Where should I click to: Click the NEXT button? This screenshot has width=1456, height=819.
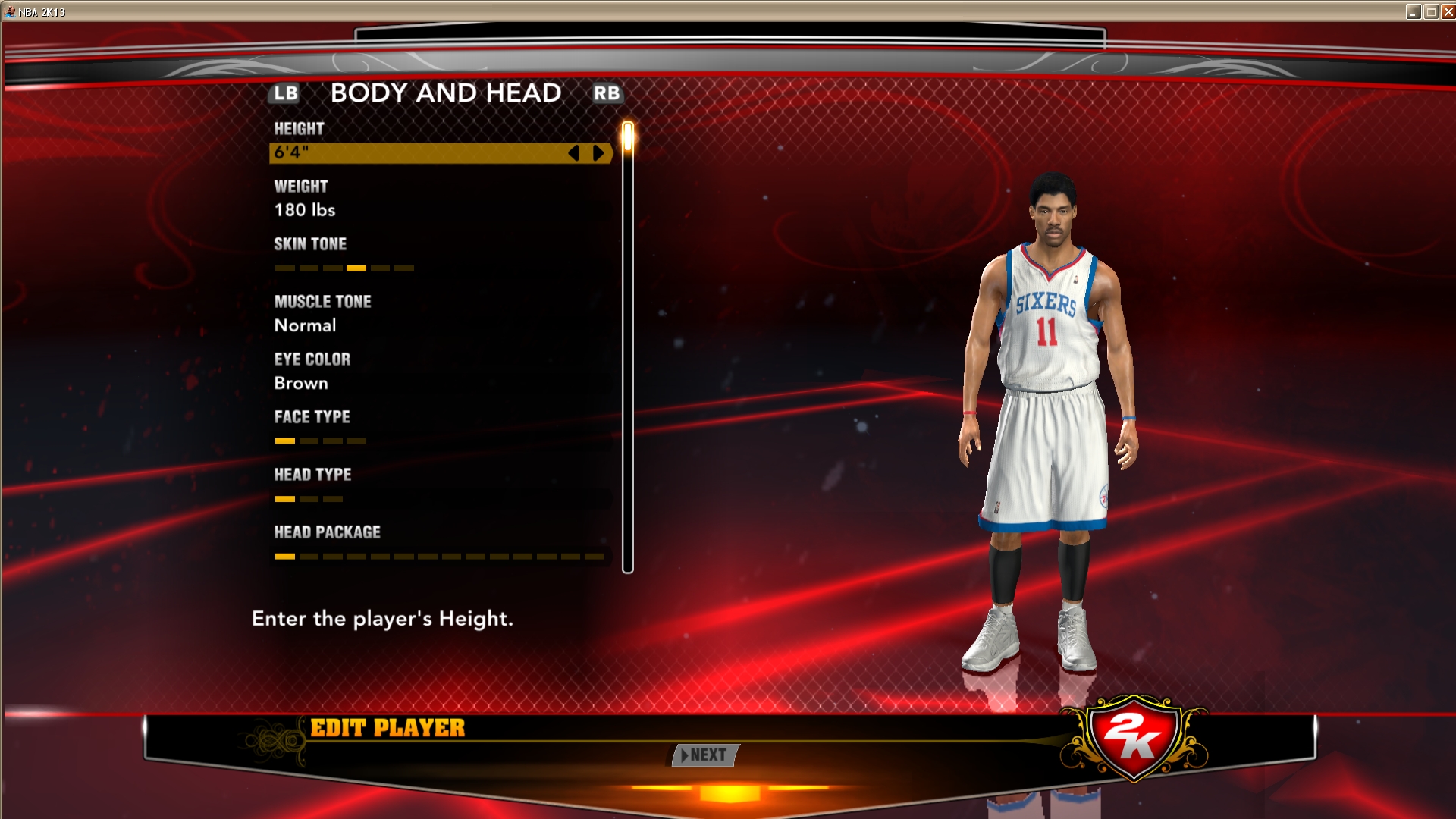pos(705,755)
